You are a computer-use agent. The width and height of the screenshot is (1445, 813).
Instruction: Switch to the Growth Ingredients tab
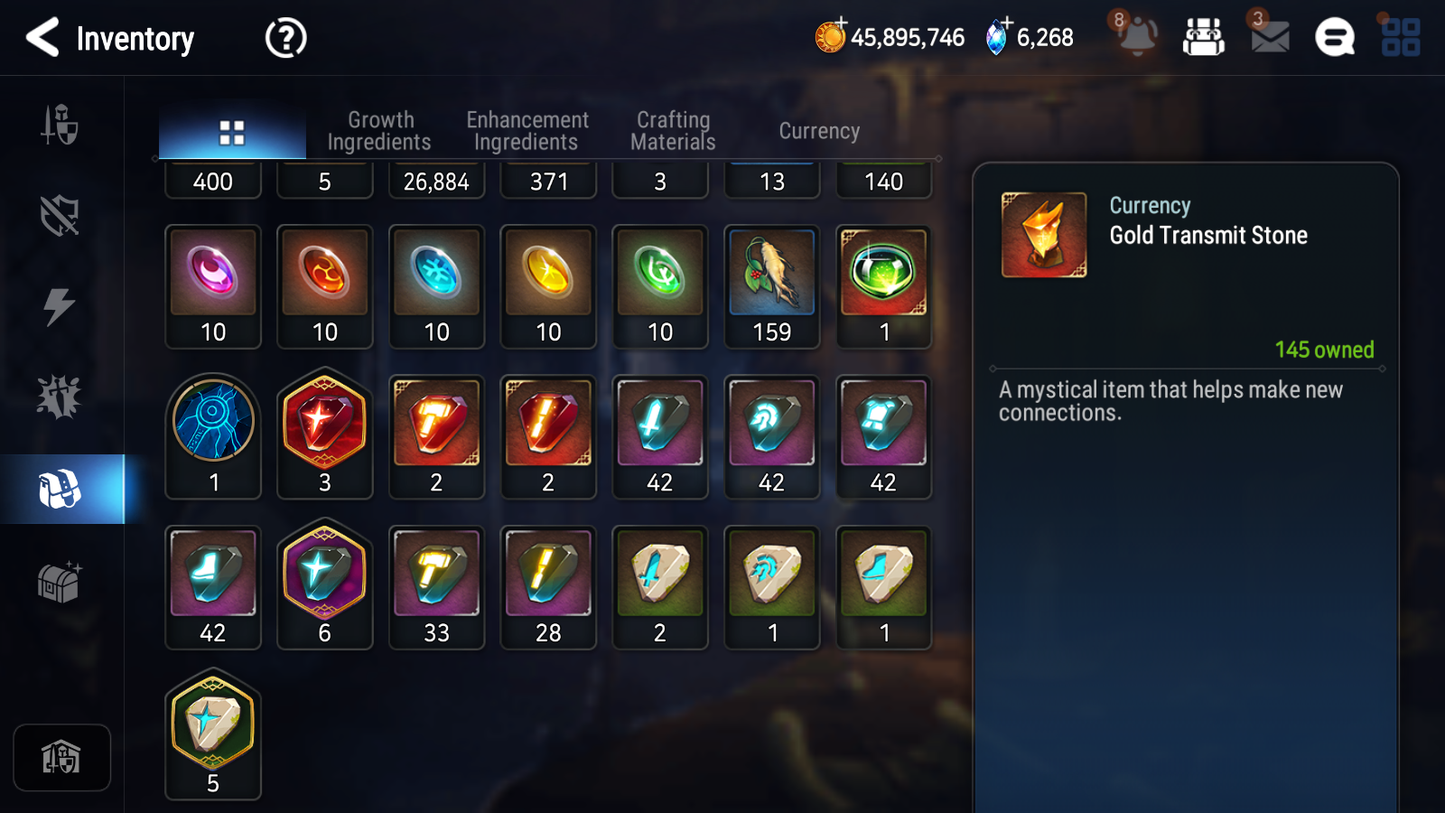pos(379,131)
